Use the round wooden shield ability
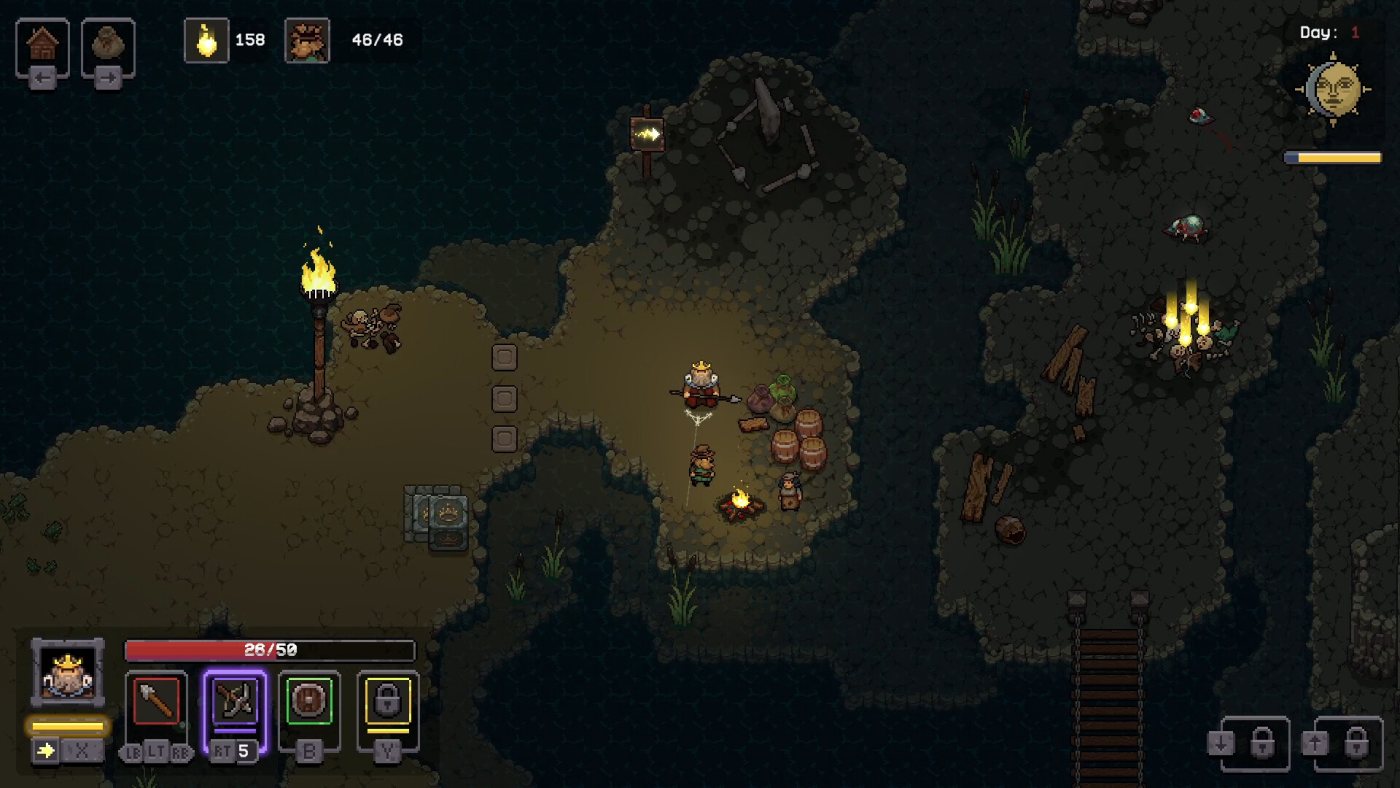Viewport: 1400px width, 788px height. pos(309,701)
